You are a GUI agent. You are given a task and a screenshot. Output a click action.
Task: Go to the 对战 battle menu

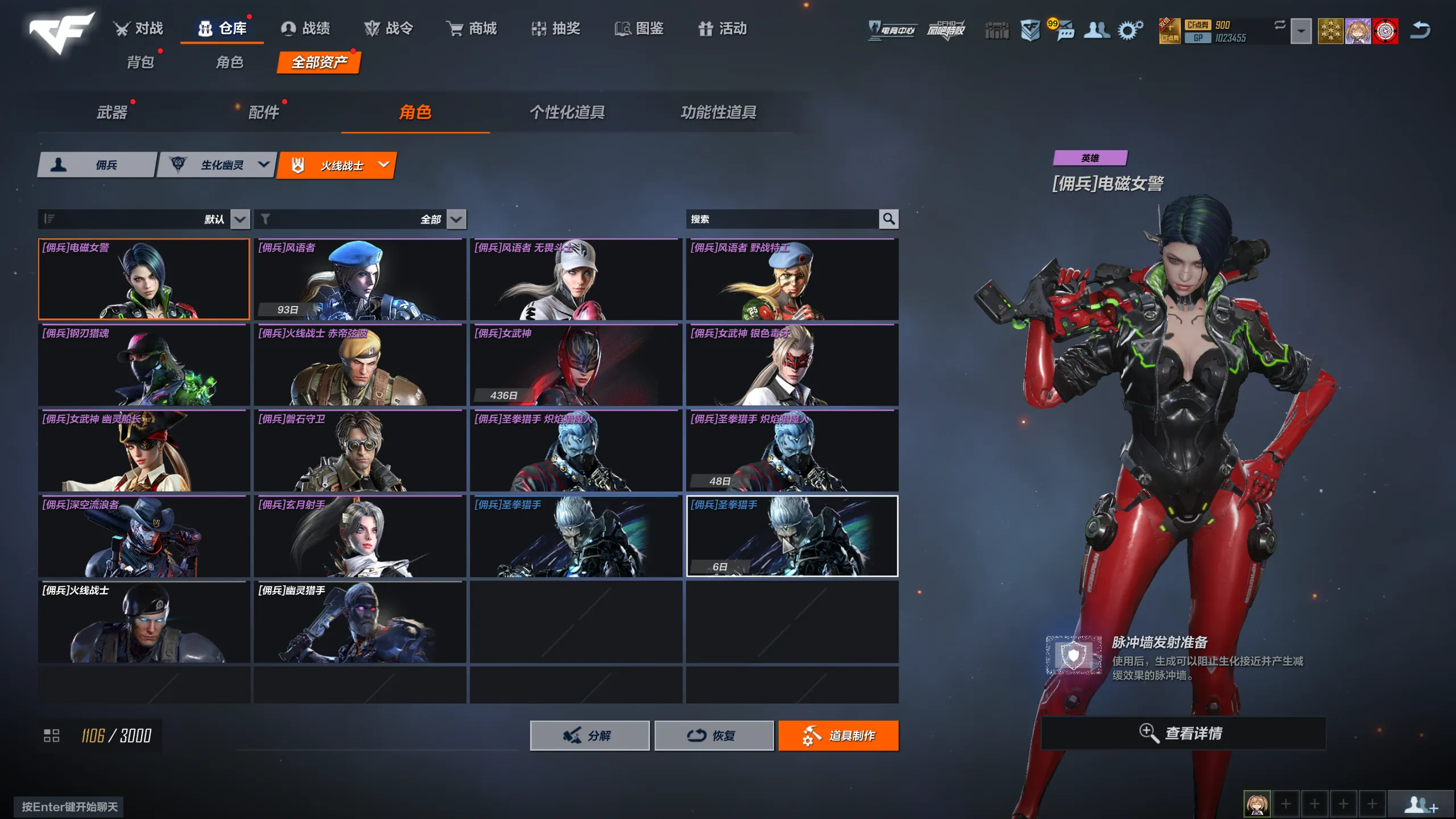[138, 28]
